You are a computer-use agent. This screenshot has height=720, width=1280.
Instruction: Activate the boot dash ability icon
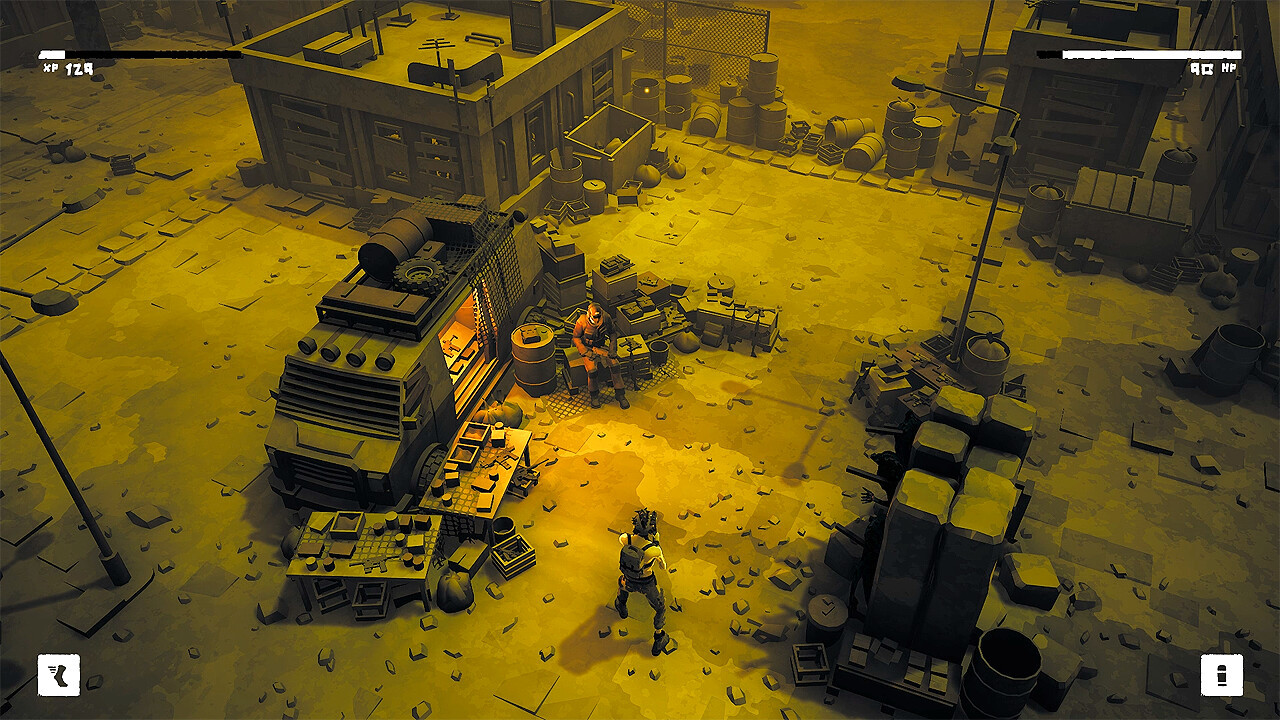pyautogui.click(x=58, y=675)
